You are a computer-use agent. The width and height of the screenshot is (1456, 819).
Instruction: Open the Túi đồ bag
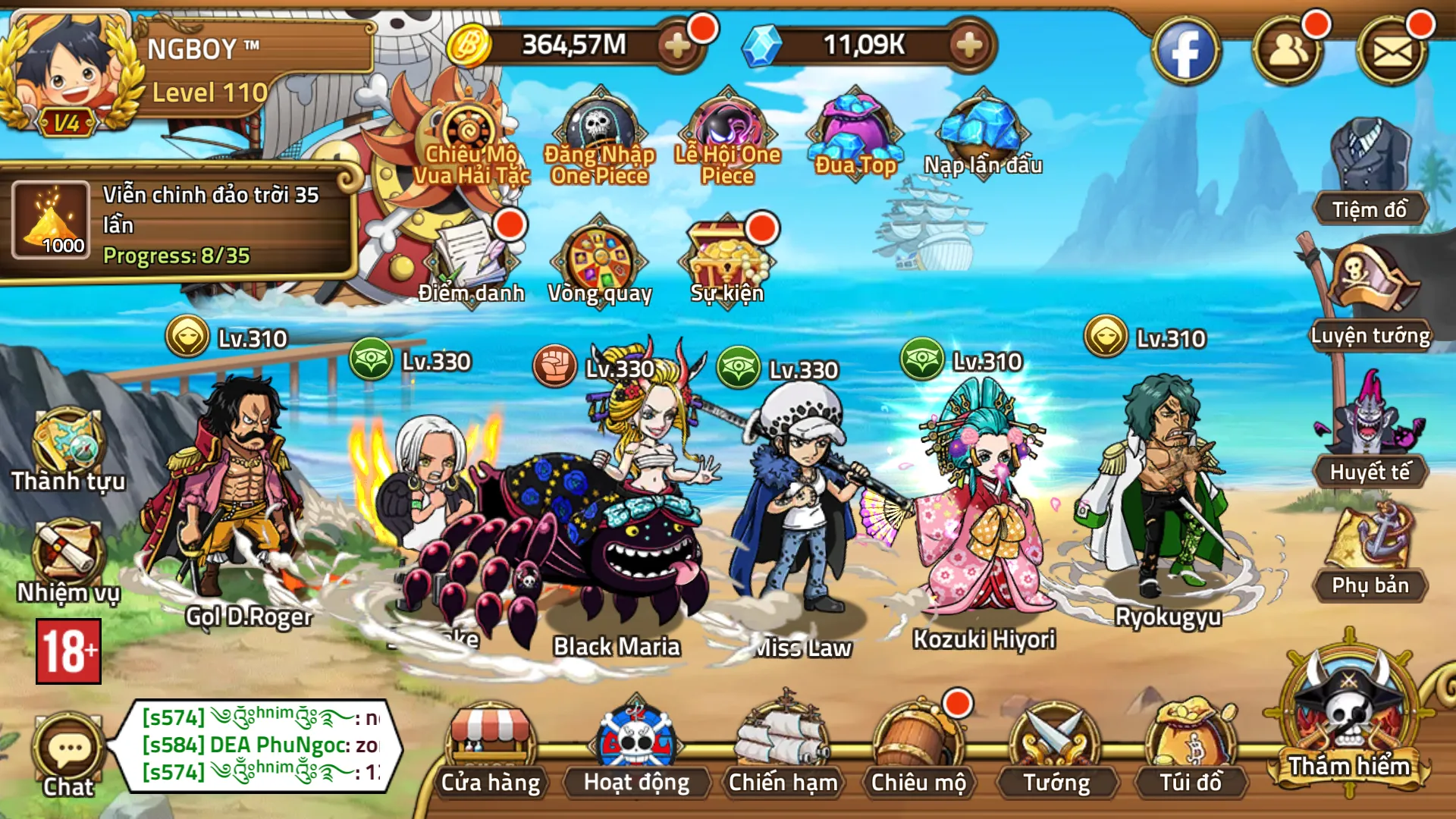(x=1191, y=751)
